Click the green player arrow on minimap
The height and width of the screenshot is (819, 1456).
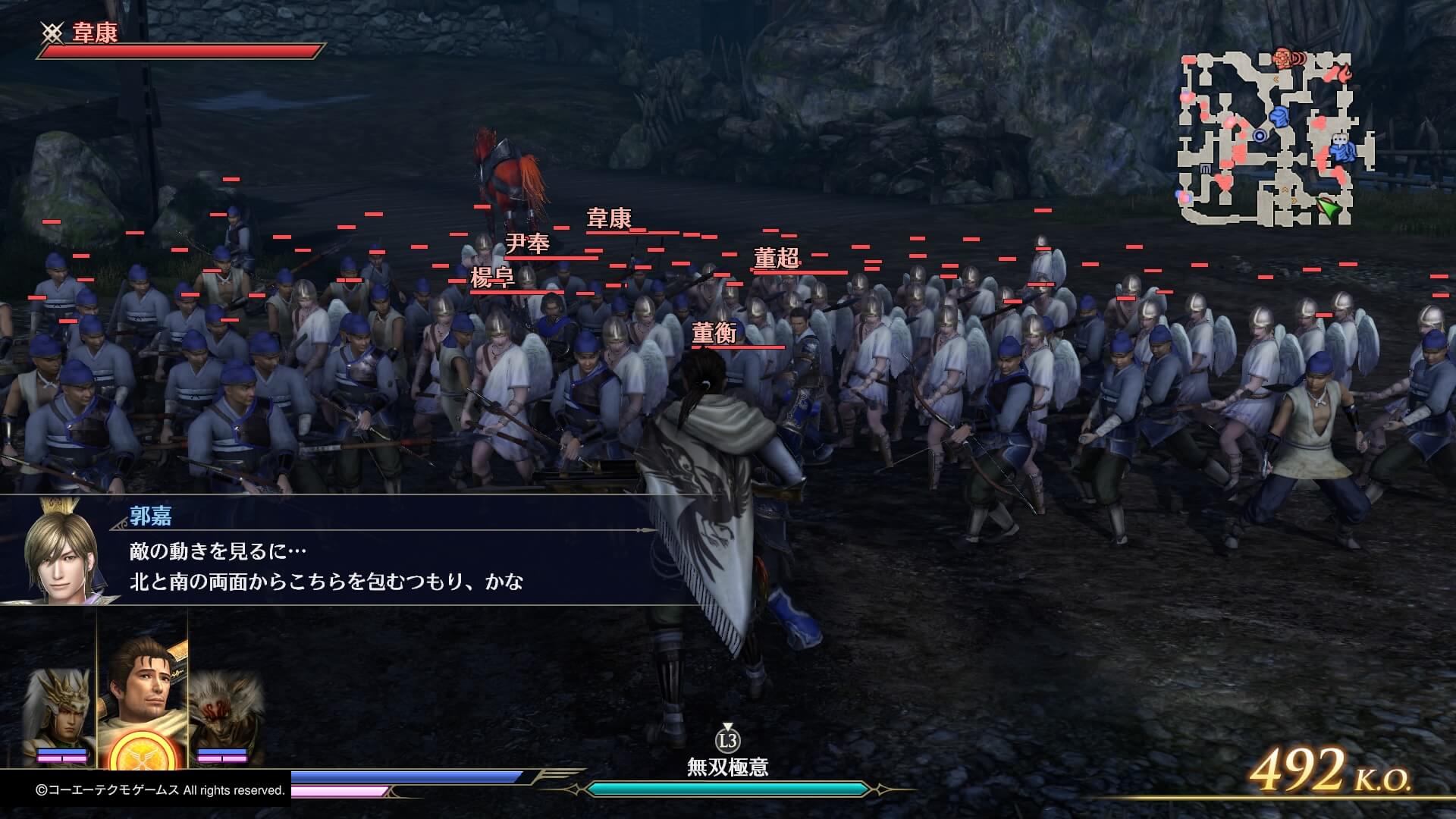pos(1328,207)
